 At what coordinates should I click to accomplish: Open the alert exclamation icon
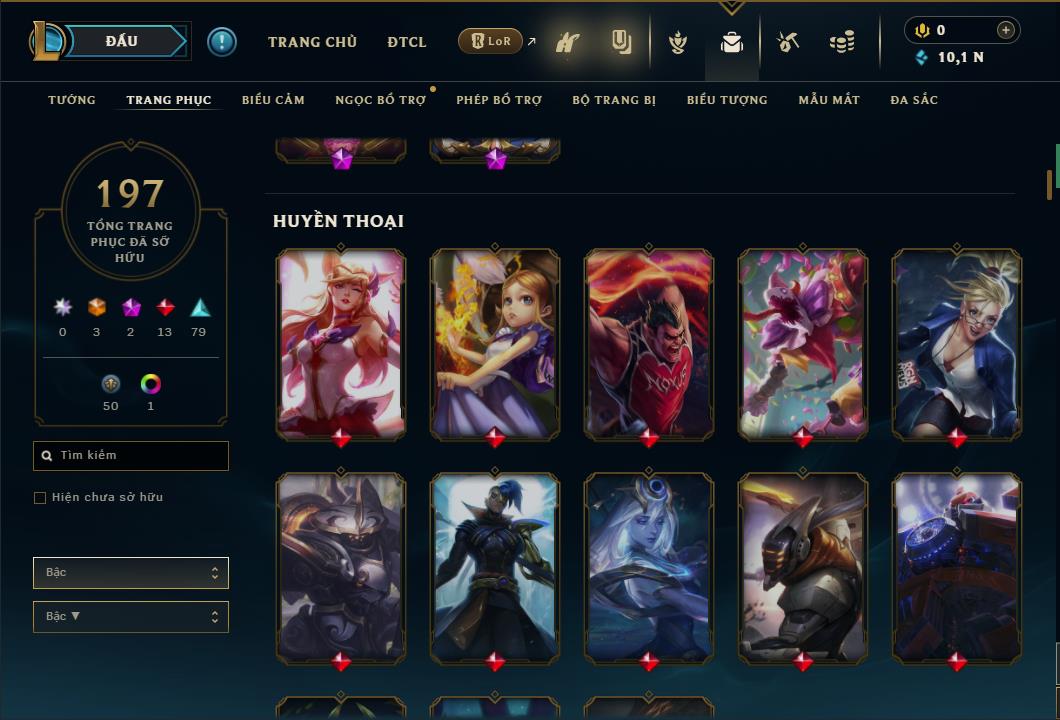click(222, 41)
